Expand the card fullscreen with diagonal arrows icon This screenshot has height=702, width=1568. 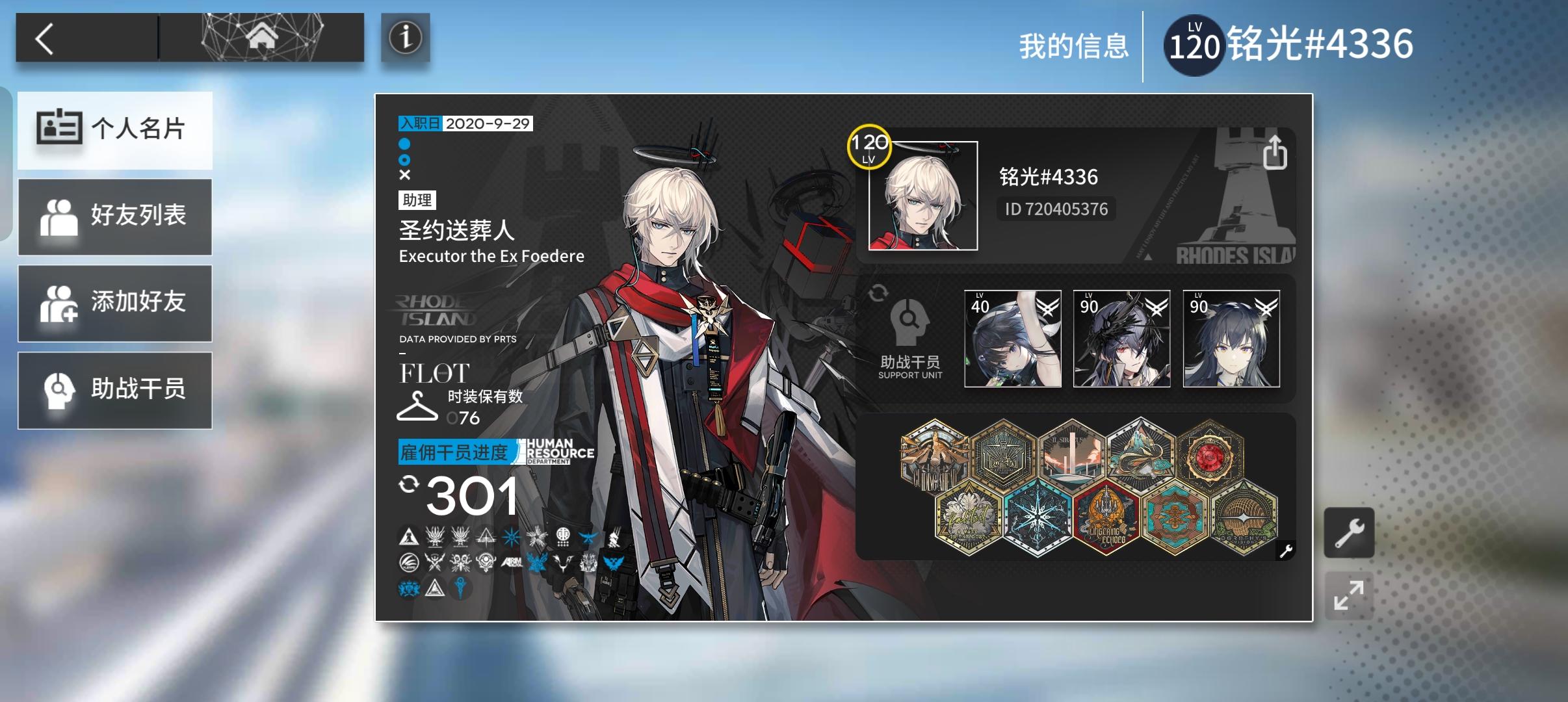(1350, 595)
